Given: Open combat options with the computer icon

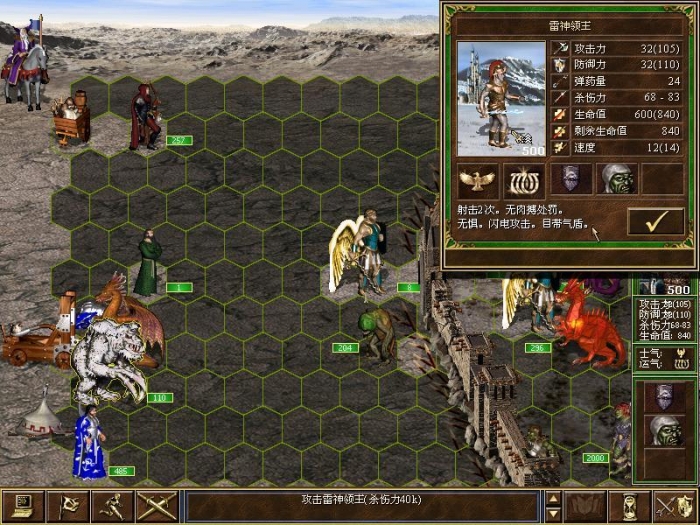Looking at the screenshot, I should 22,507.
